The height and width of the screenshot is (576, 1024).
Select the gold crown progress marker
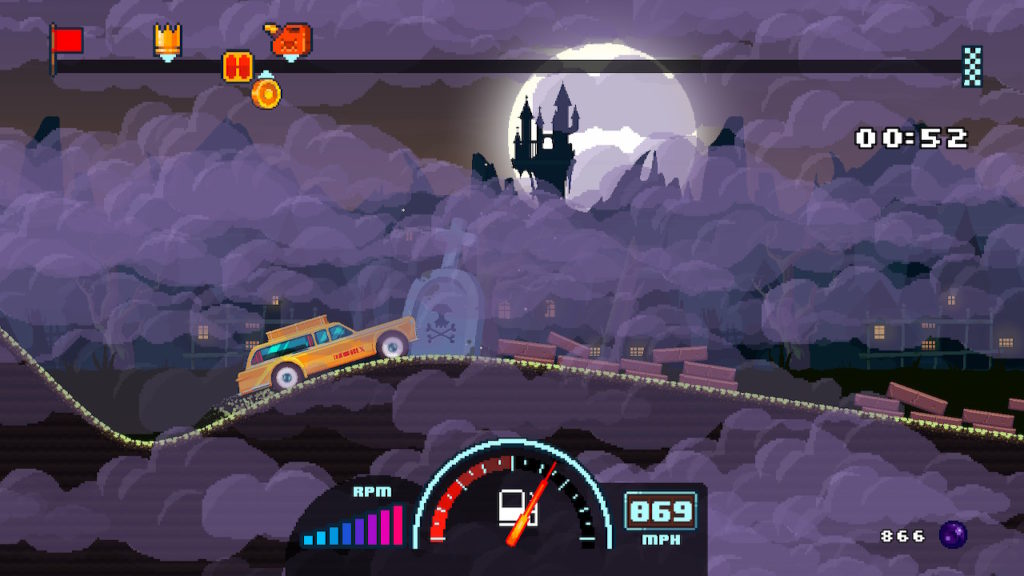click(167, 40)
